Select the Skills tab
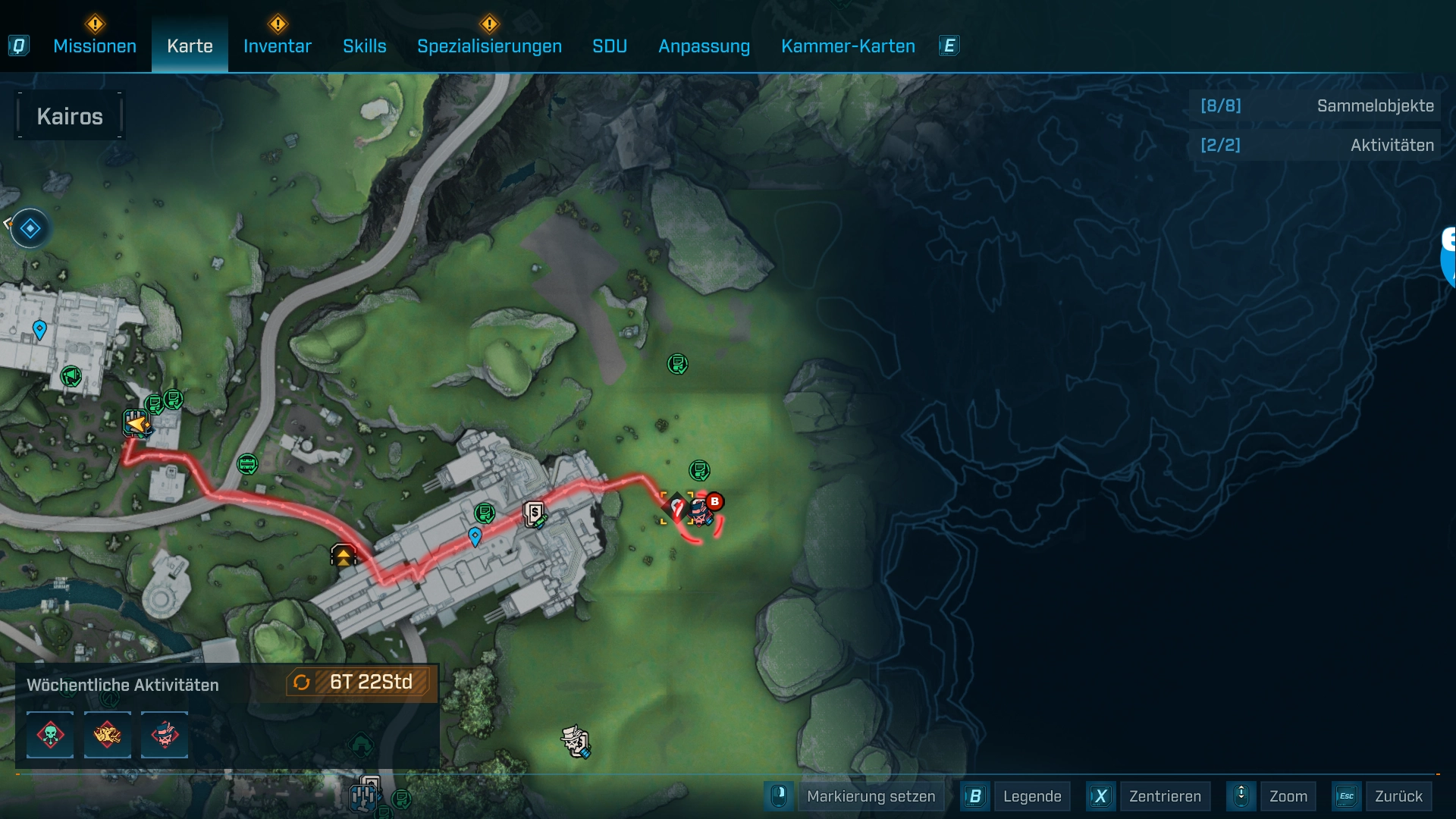The width and height of the screenshot is (1456, 819). (364, 46)
